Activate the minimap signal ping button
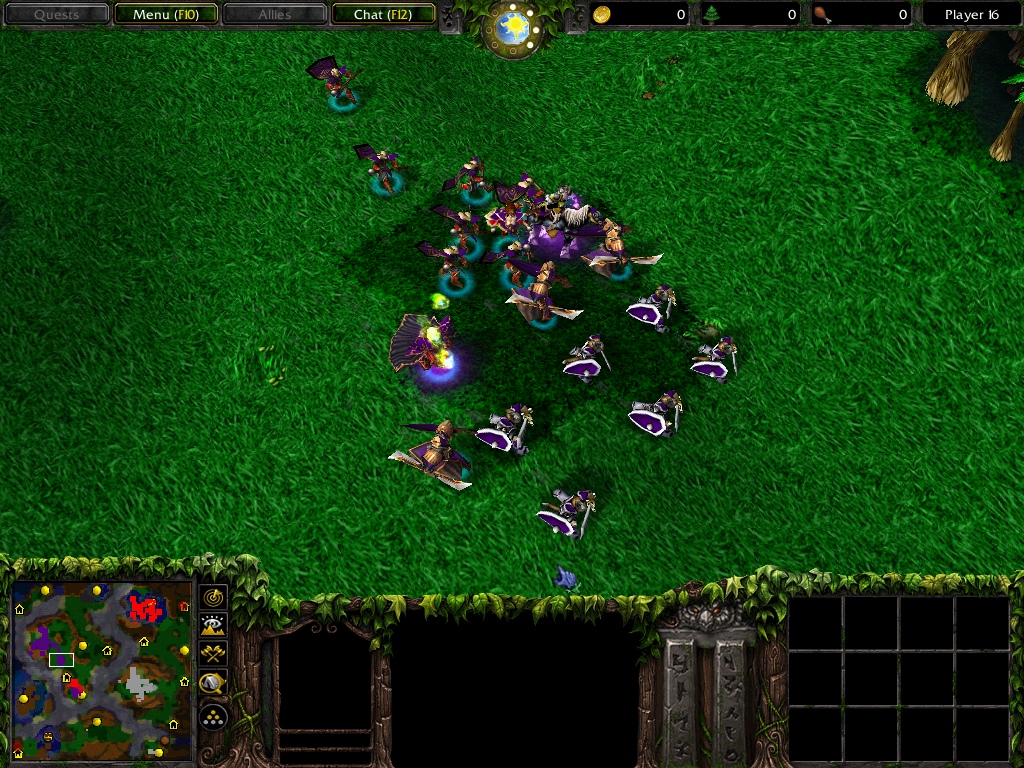The width and height of the screenshot is (1024, 768). [x=213, y=597]
